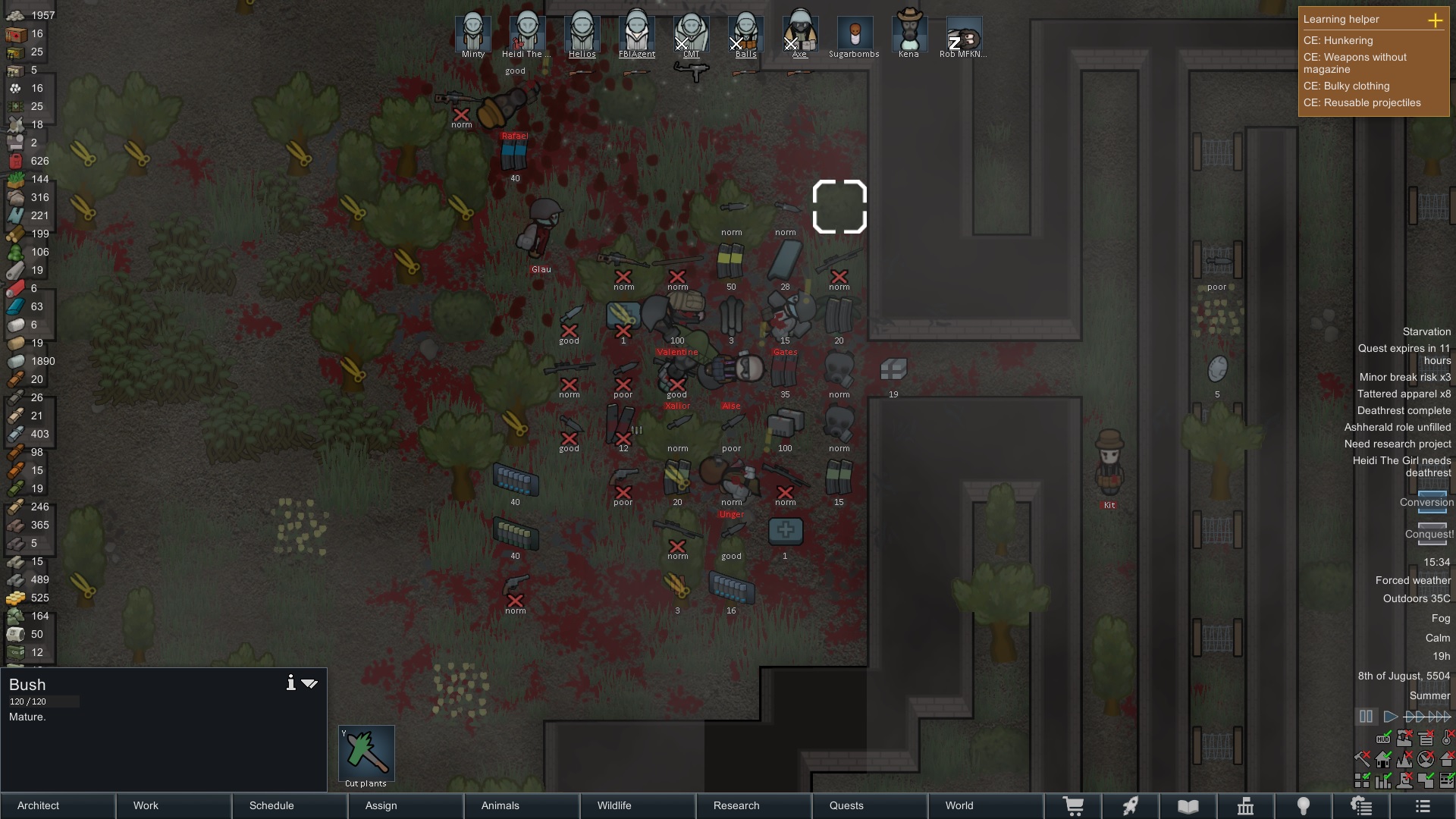Enable the temperature overlay toggle
Image resolution: width=1456 pixels, height=819 pixels.
(x=1446, y=739)
